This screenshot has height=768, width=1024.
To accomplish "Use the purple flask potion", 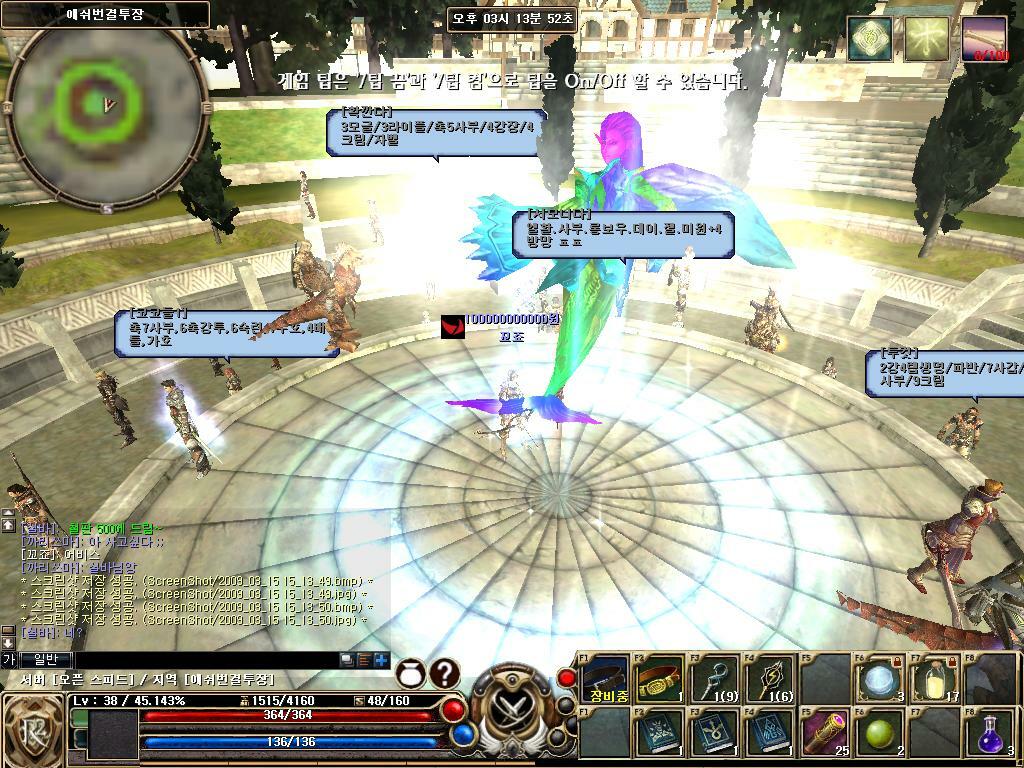I will click(990, 734).
